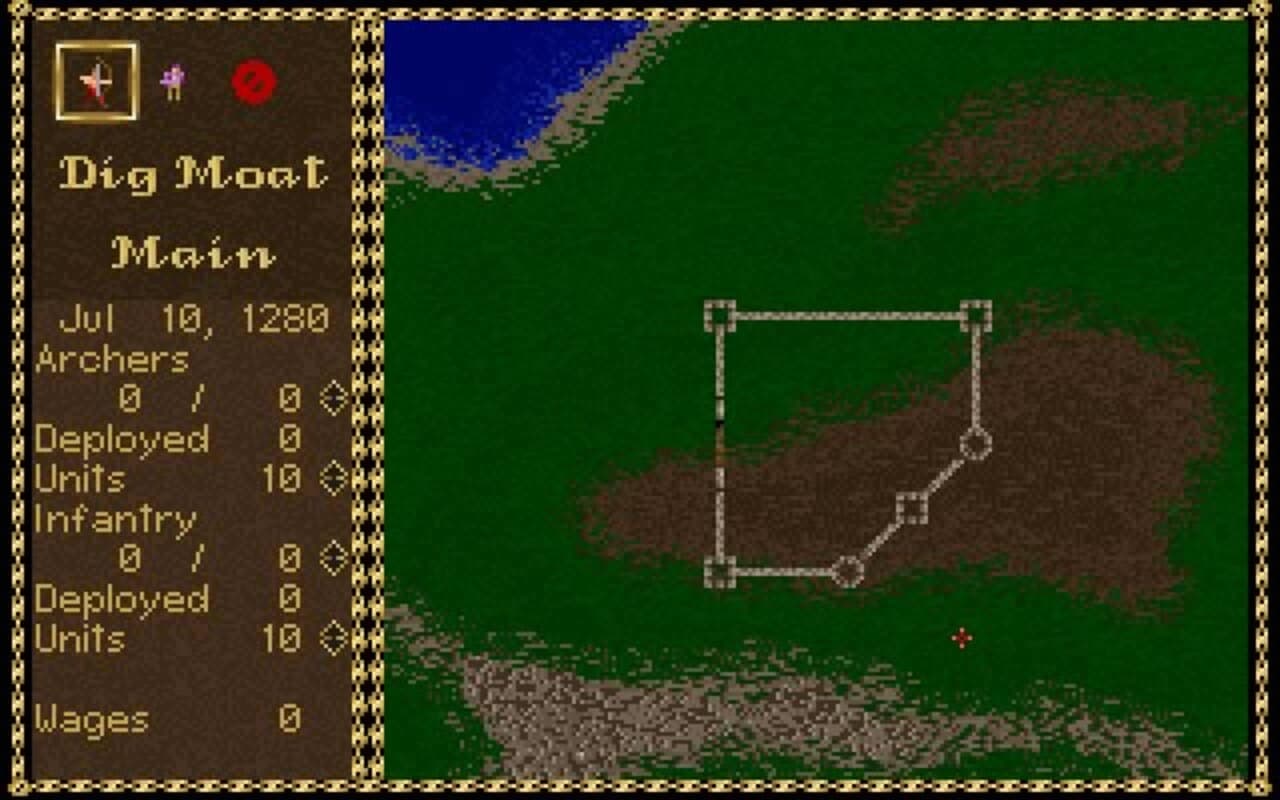Increase the Archers count with its stepper
1280x800 pixels.
pos(336,398)
